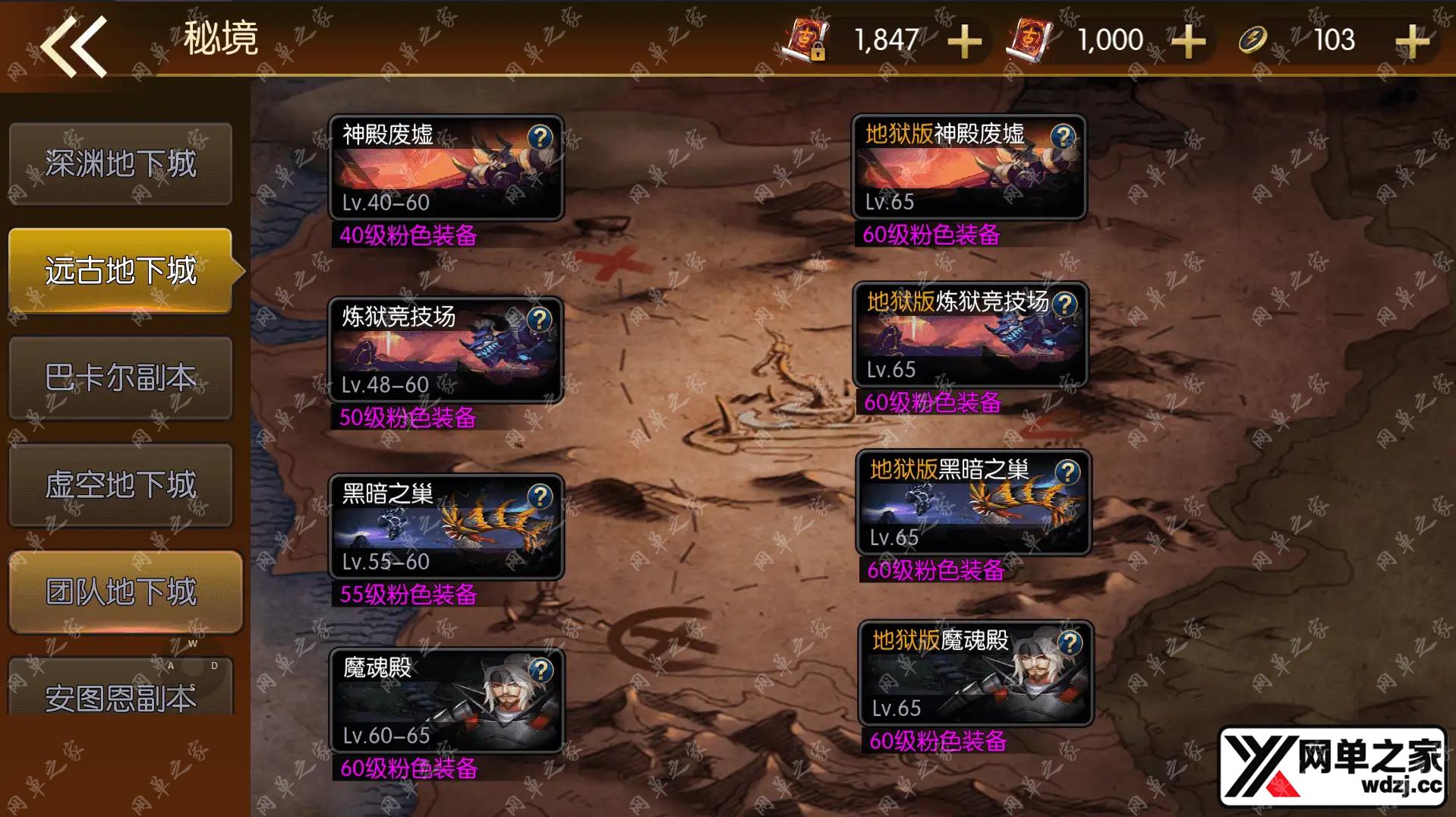Open help for 黑暗之巢 dungeon

click(540, 496)
